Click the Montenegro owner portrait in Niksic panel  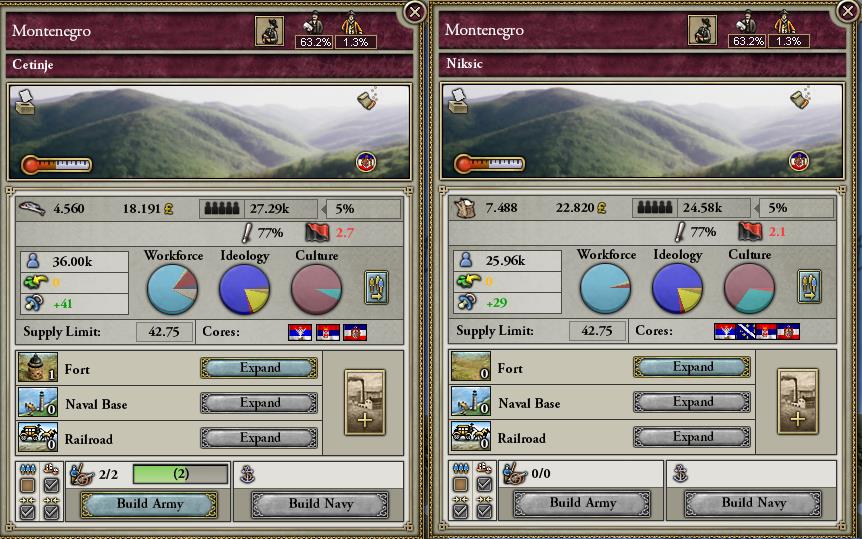tap(702, 31)
